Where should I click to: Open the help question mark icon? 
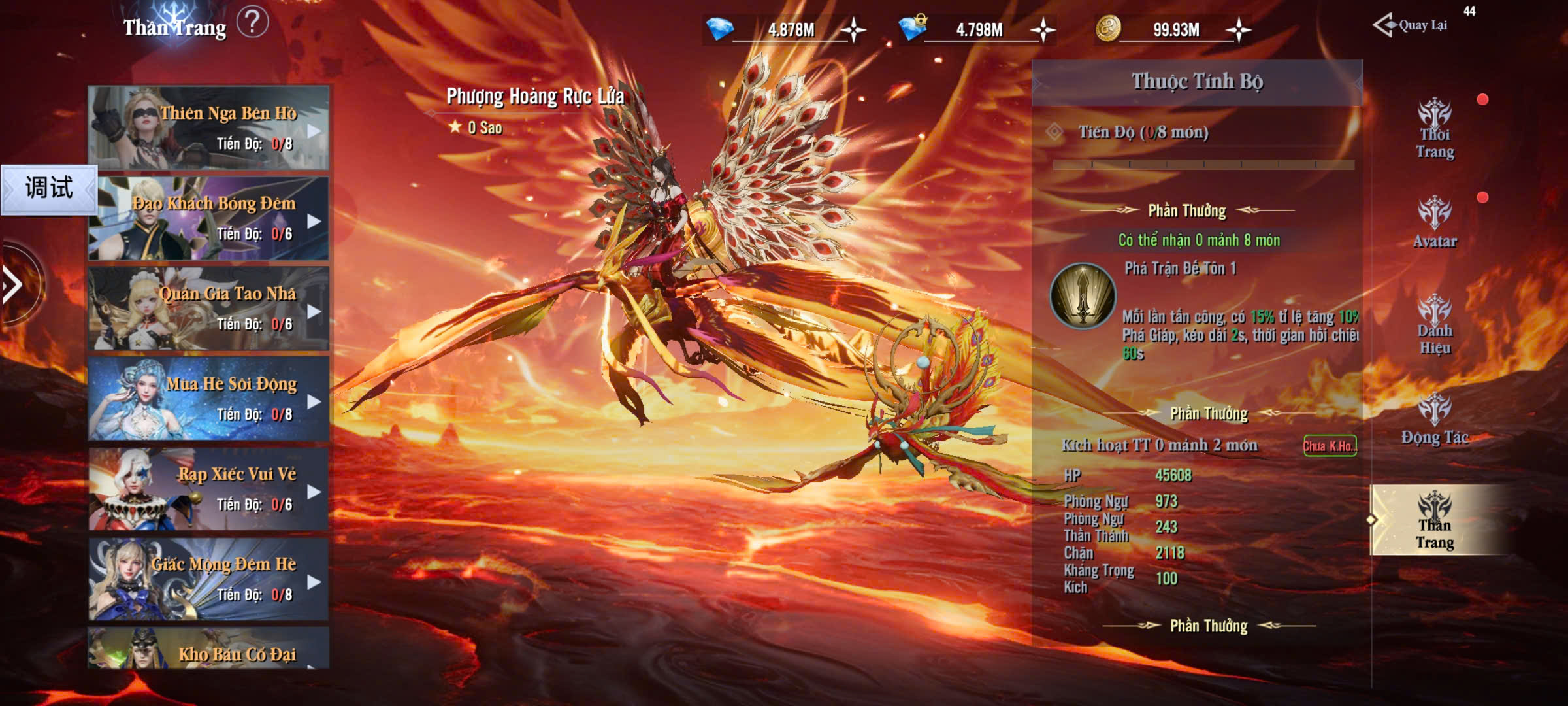point(252,23)
